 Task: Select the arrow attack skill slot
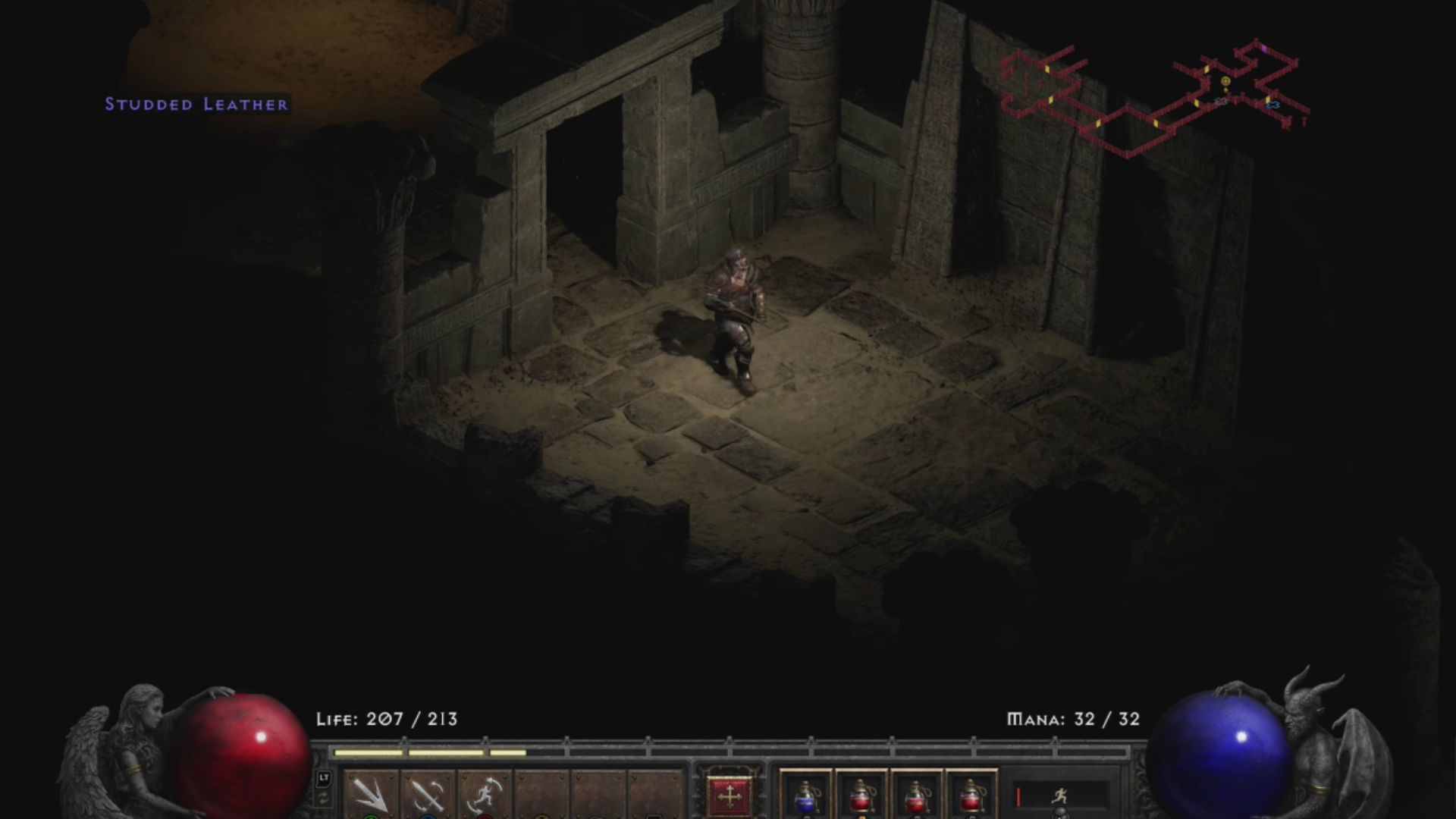tap(372, 795)
